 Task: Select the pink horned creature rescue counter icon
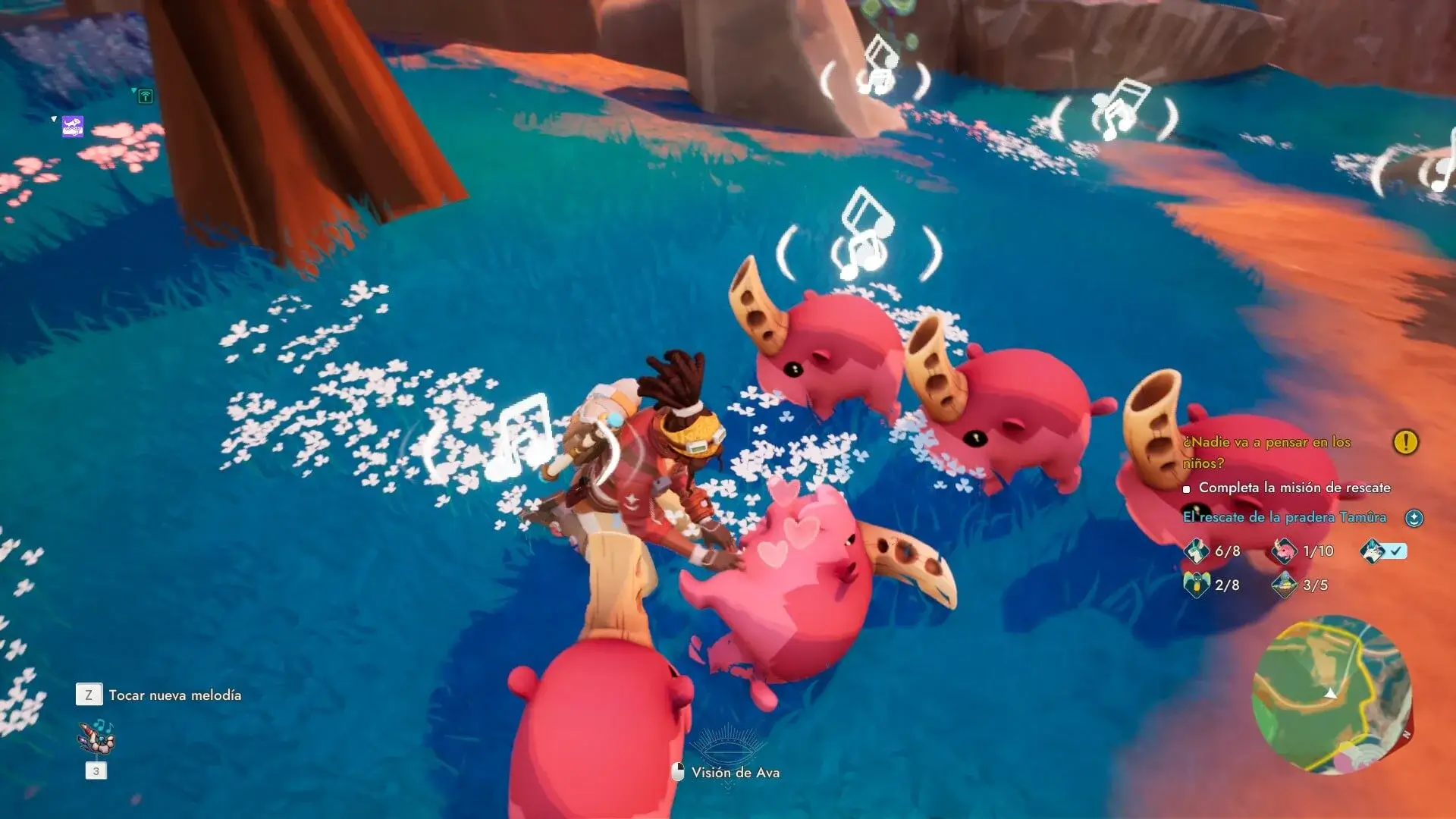pos(1284,551)
